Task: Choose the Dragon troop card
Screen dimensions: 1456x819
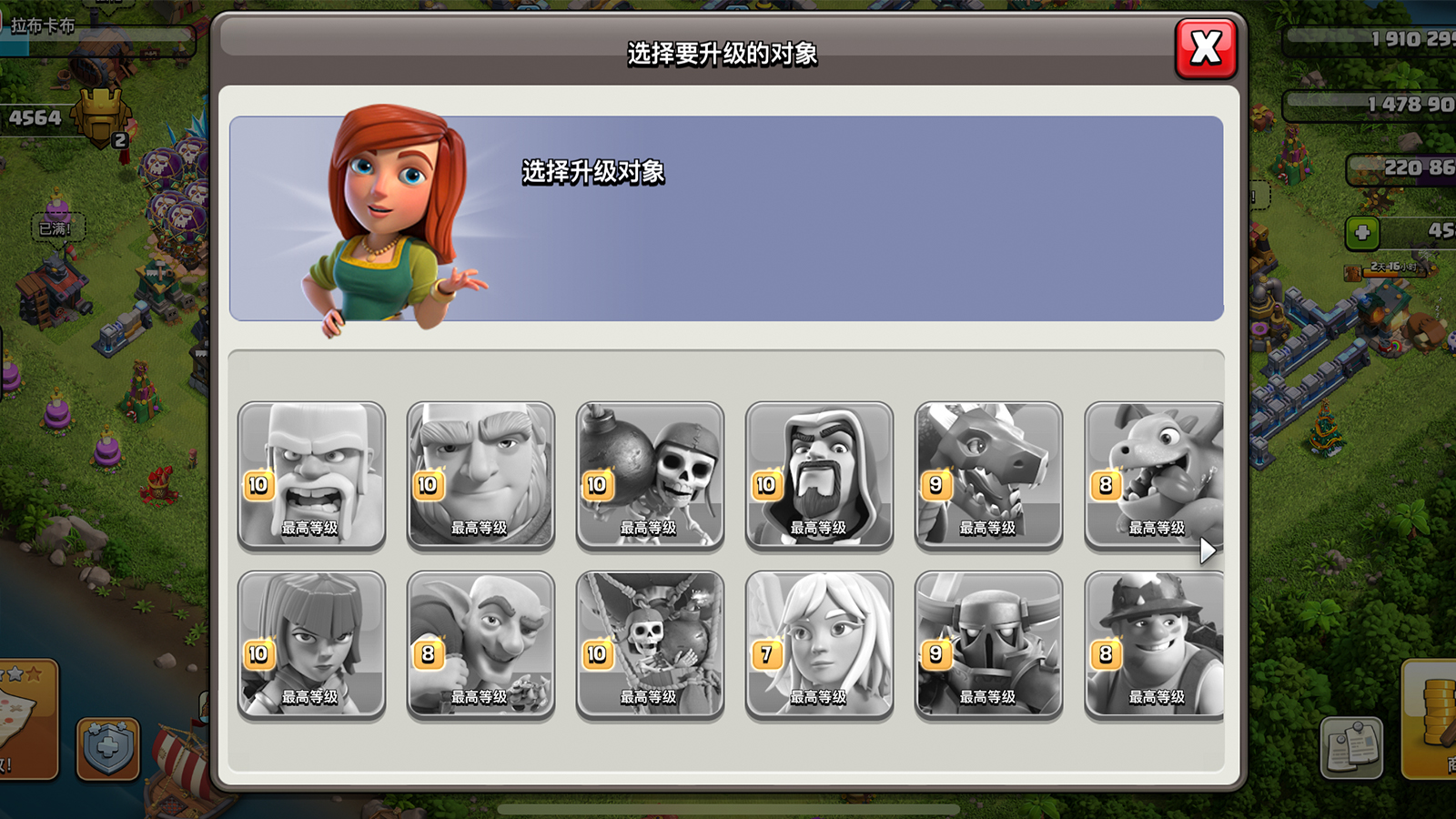Action: coord(988,475)
